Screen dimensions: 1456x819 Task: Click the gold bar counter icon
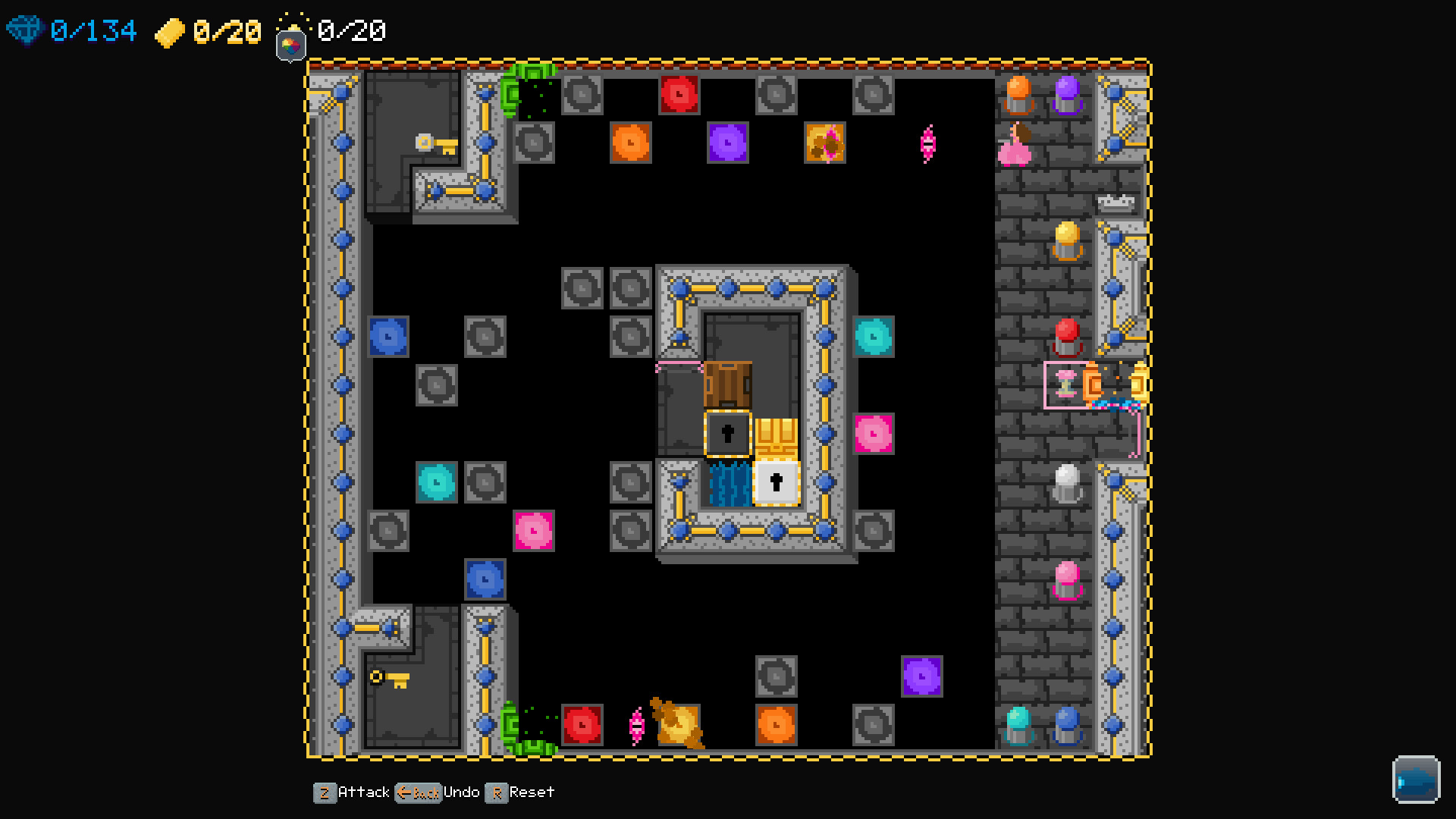coord(171,32)
